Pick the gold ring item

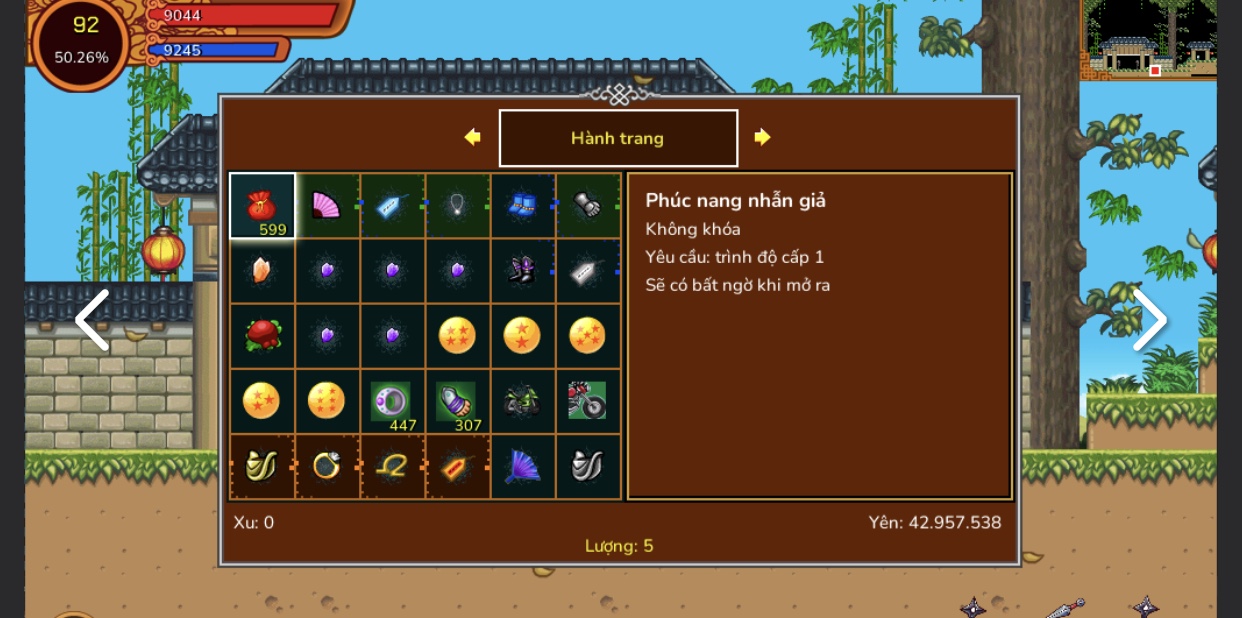click(327, 466)
